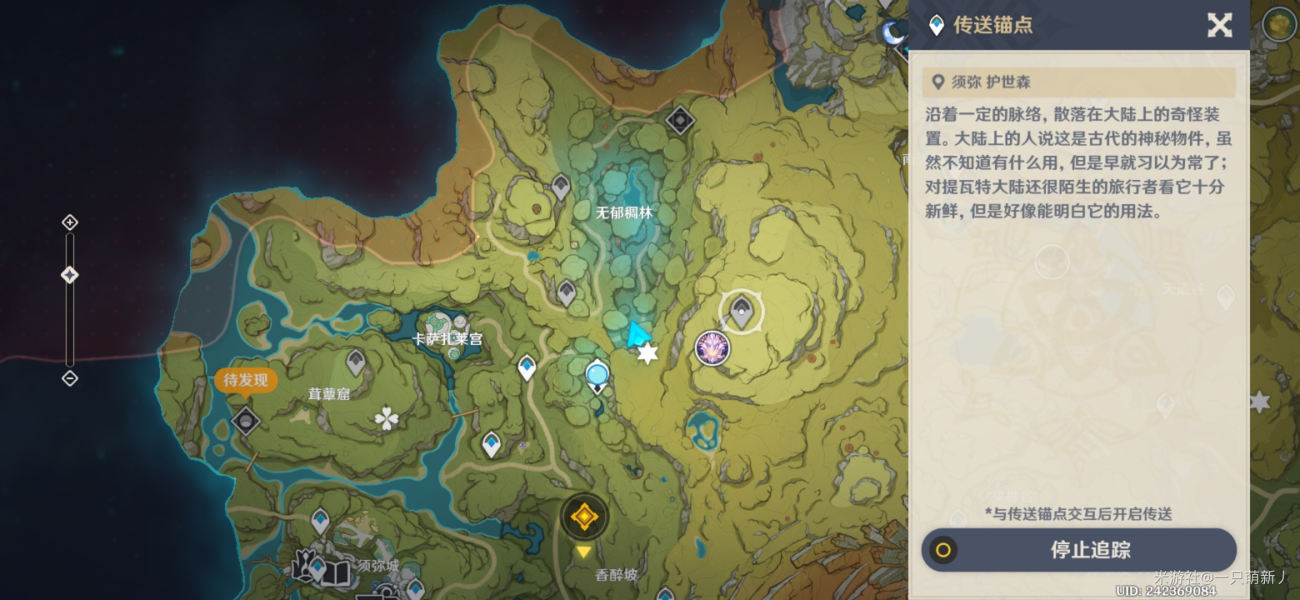Select the white clover marker near 茸蕈窟

coord(386,419)
